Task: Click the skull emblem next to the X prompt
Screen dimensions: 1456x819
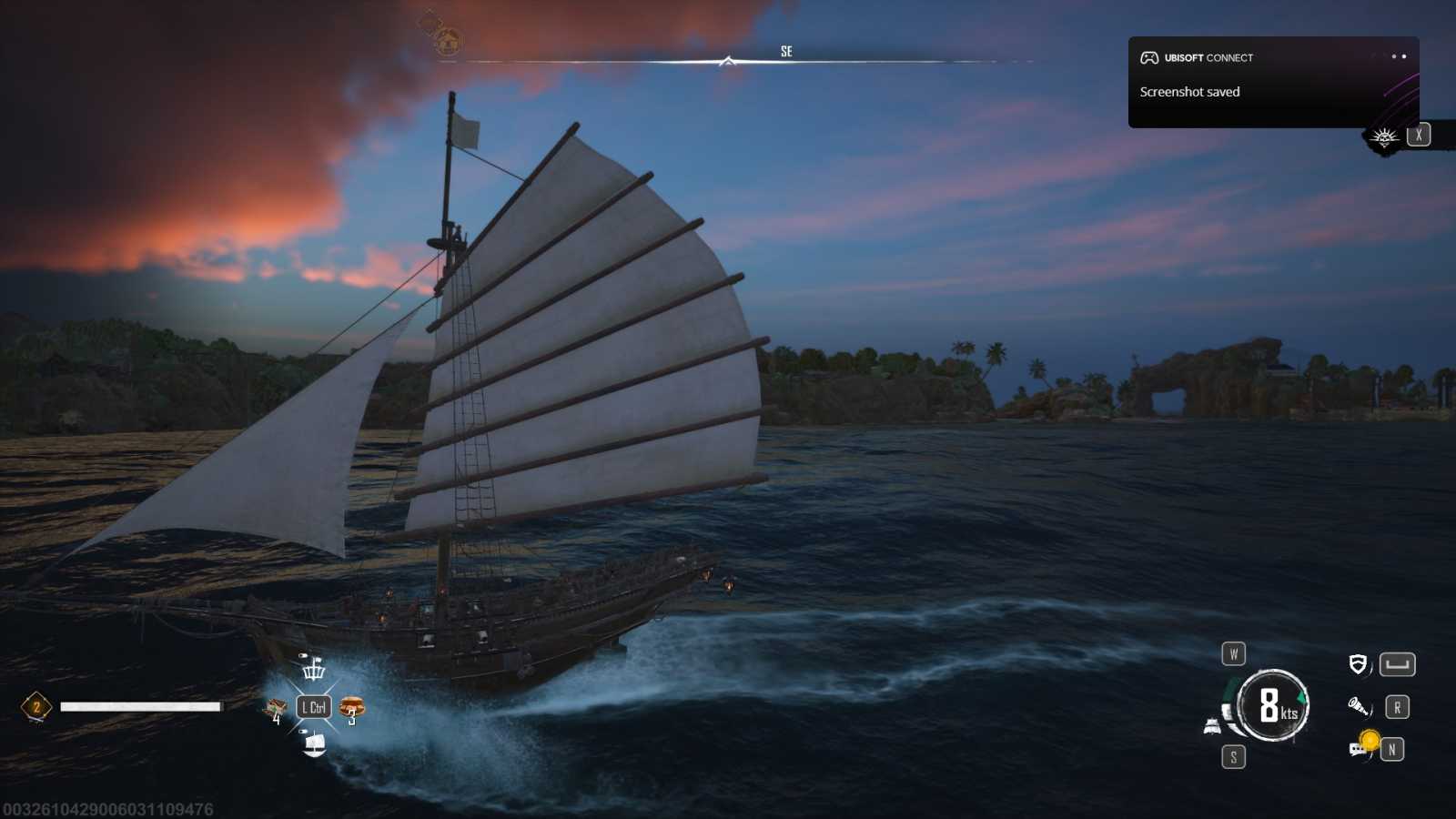Action: coord(1384,137)
